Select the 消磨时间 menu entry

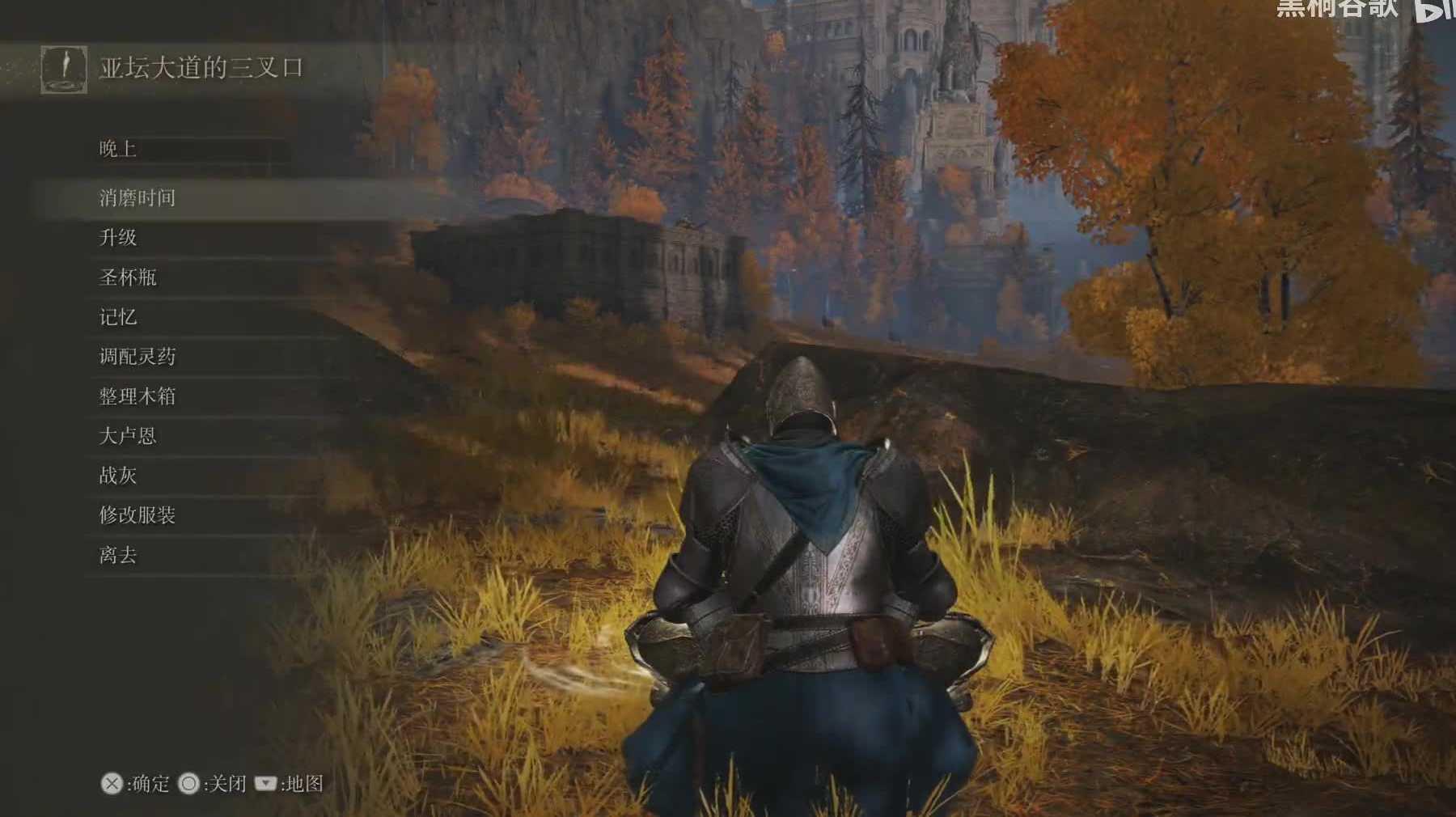[138, 198]
